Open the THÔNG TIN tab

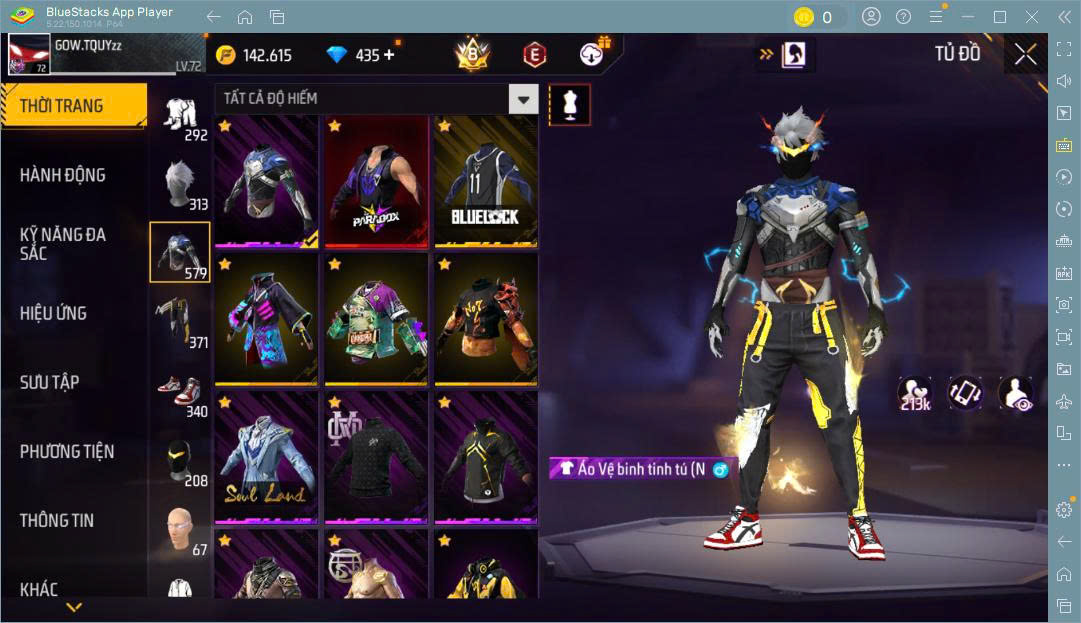click(57, 520)
